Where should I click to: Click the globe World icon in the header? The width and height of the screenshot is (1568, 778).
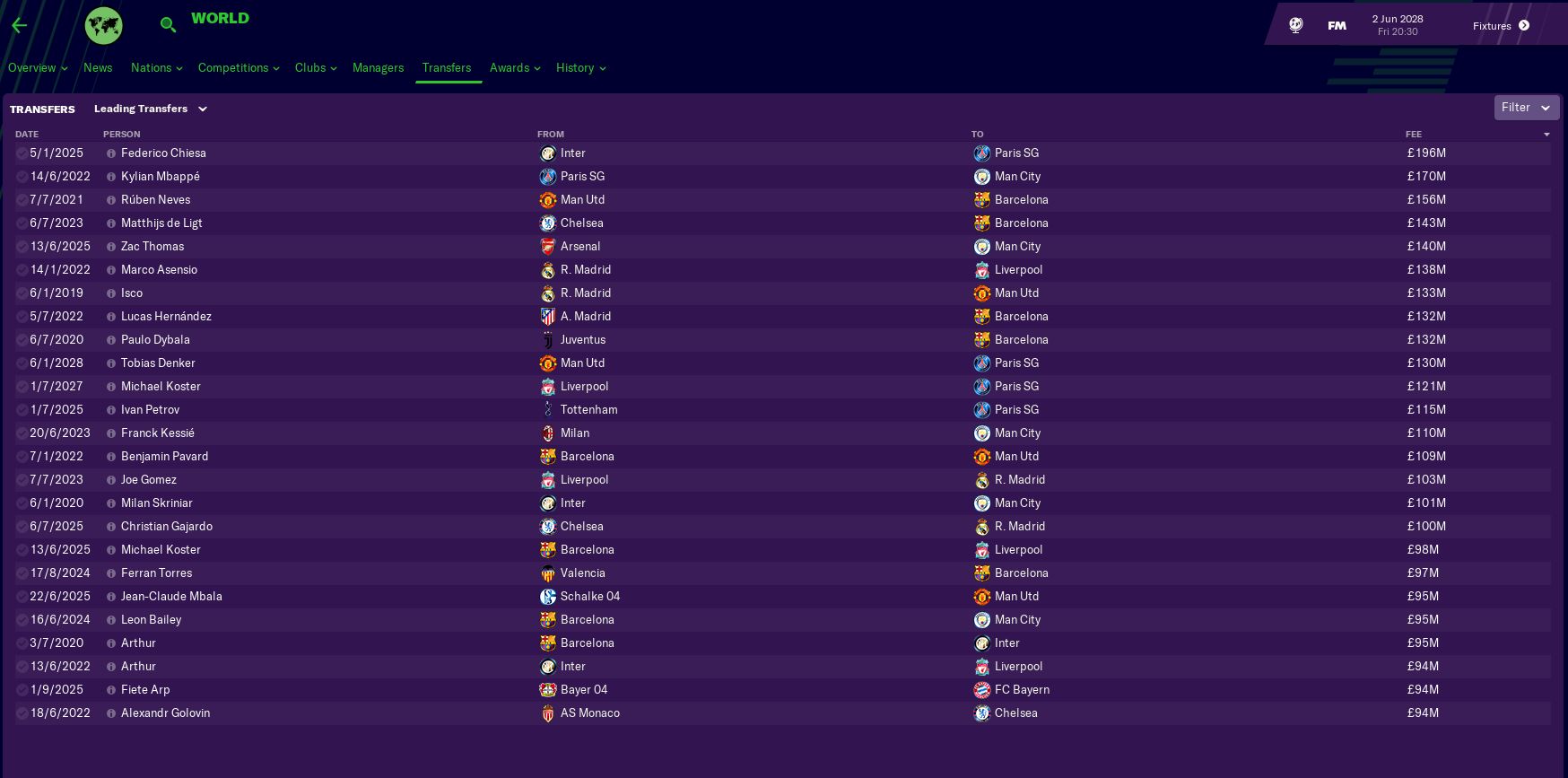103,25
